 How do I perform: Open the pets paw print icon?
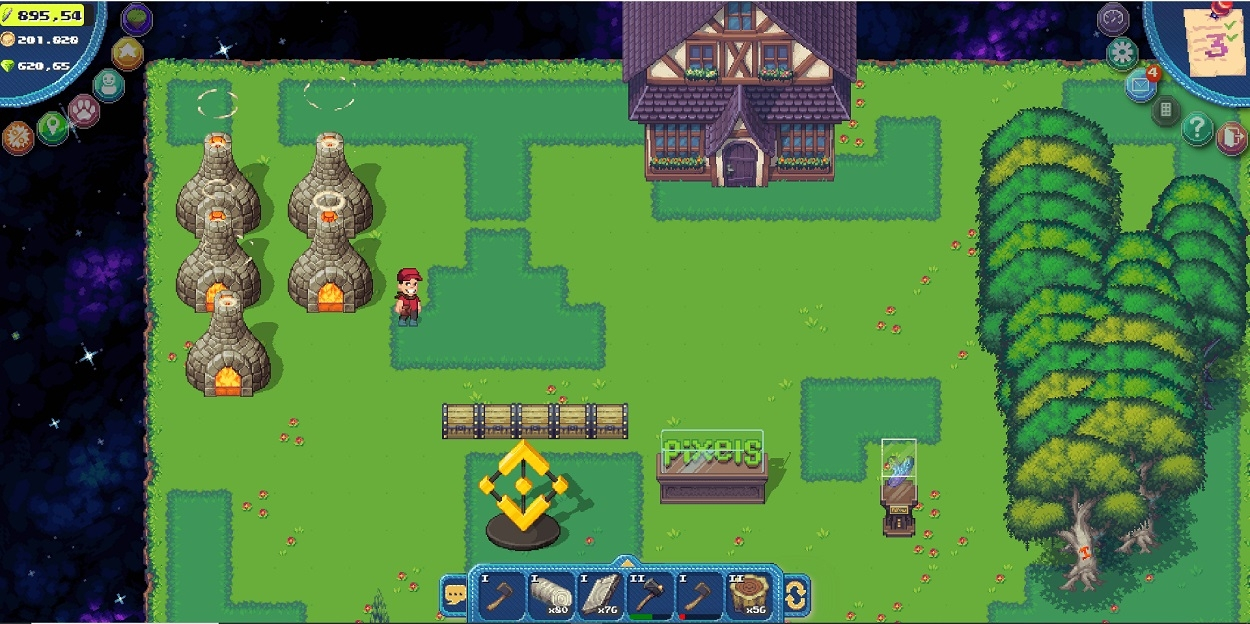click(x=83, y=110)
